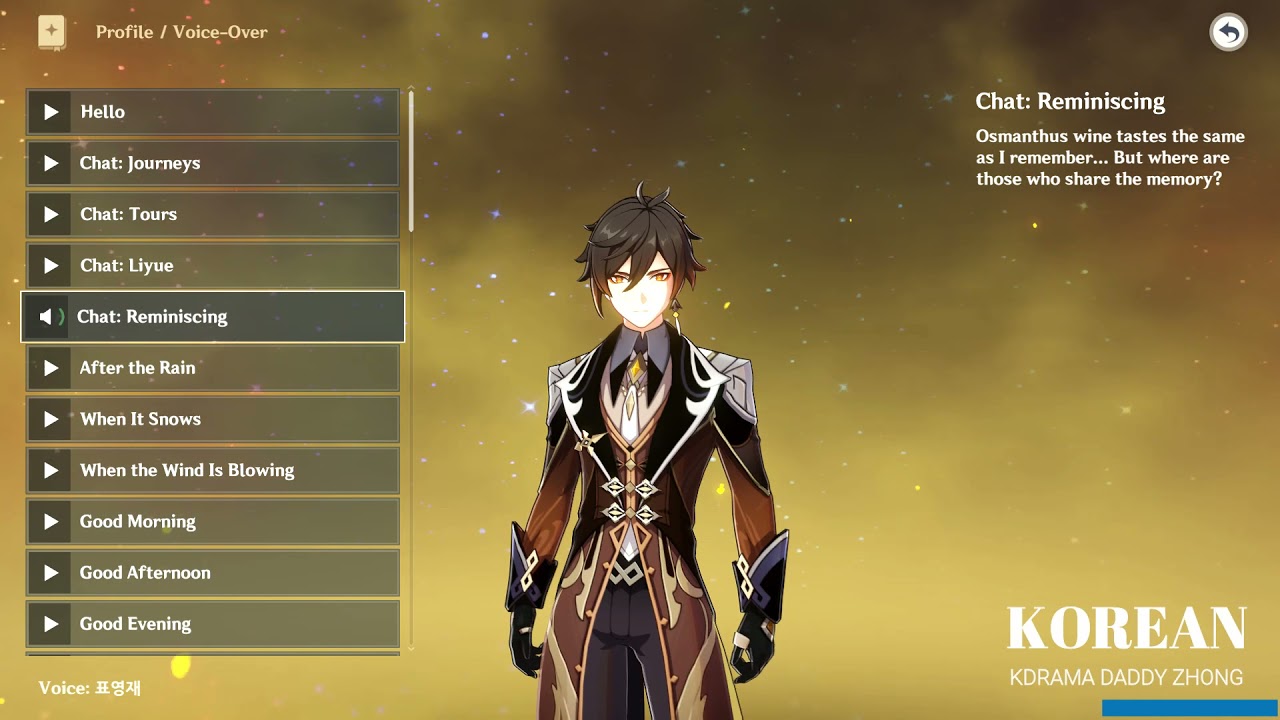The width and height of the screenshot is (1280, 720).
Task: Select the Good Morning voice line
Action: (x=212, y=521)
